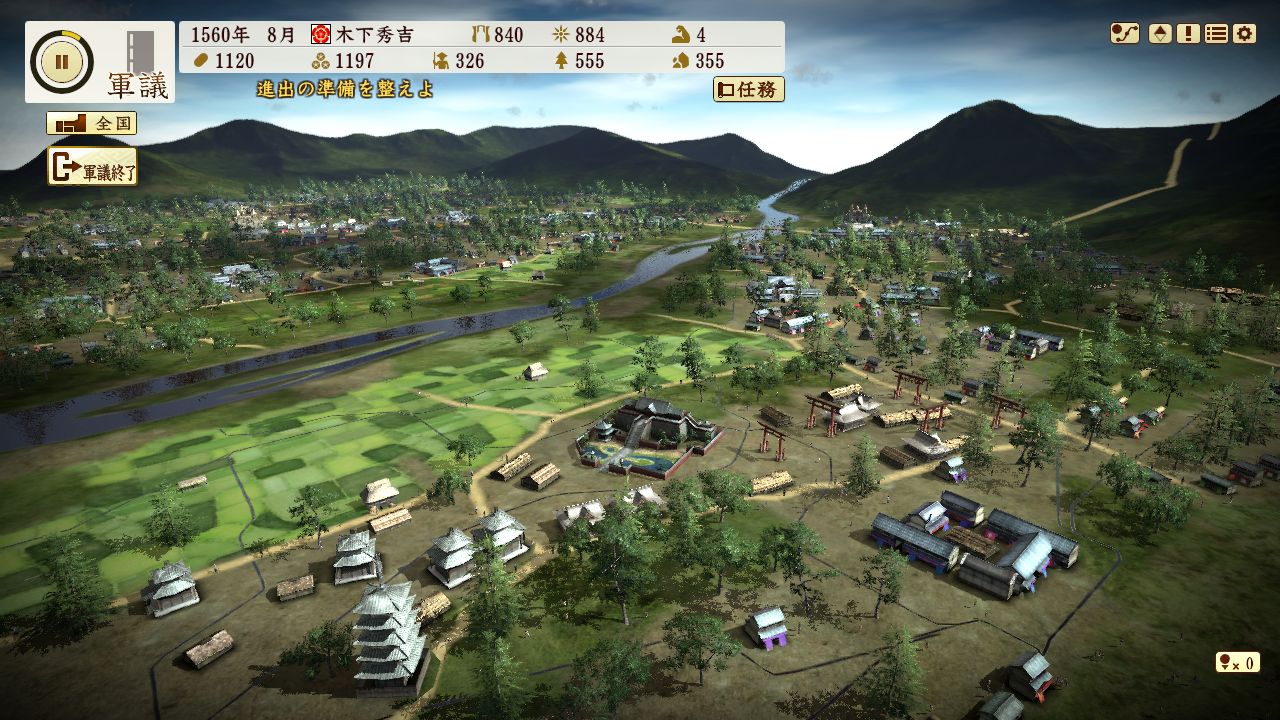Click the castle gate icon showing 840

click(481, 33)
